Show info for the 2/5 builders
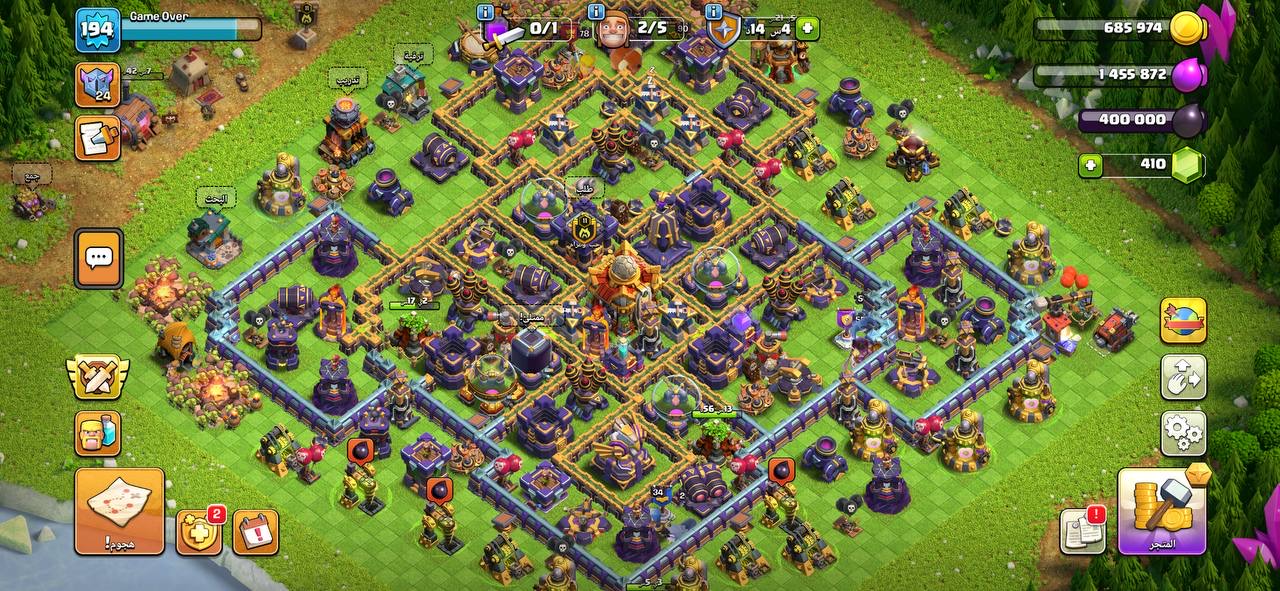 [x=597, y=13]
